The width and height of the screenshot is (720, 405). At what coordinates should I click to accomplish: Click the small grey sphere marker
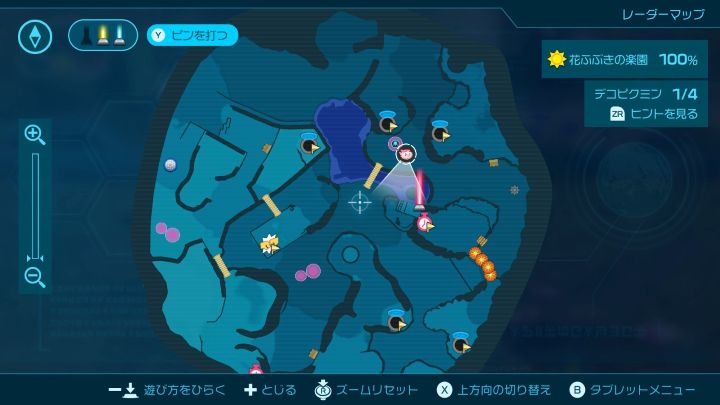click(171, 165)
